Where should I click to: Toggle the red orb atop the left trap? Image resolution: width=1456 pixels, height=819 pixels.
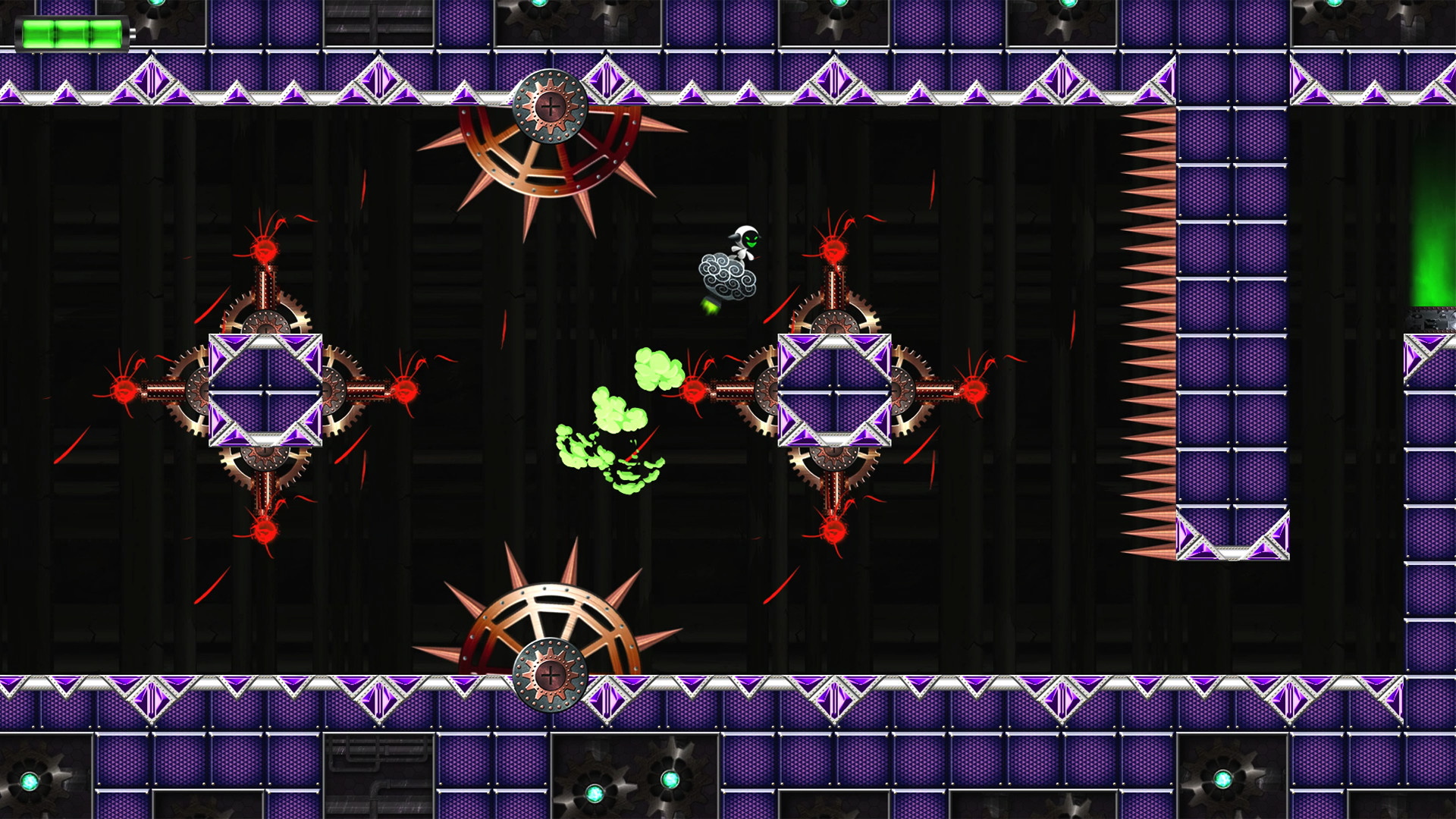[x=264, y=250]
